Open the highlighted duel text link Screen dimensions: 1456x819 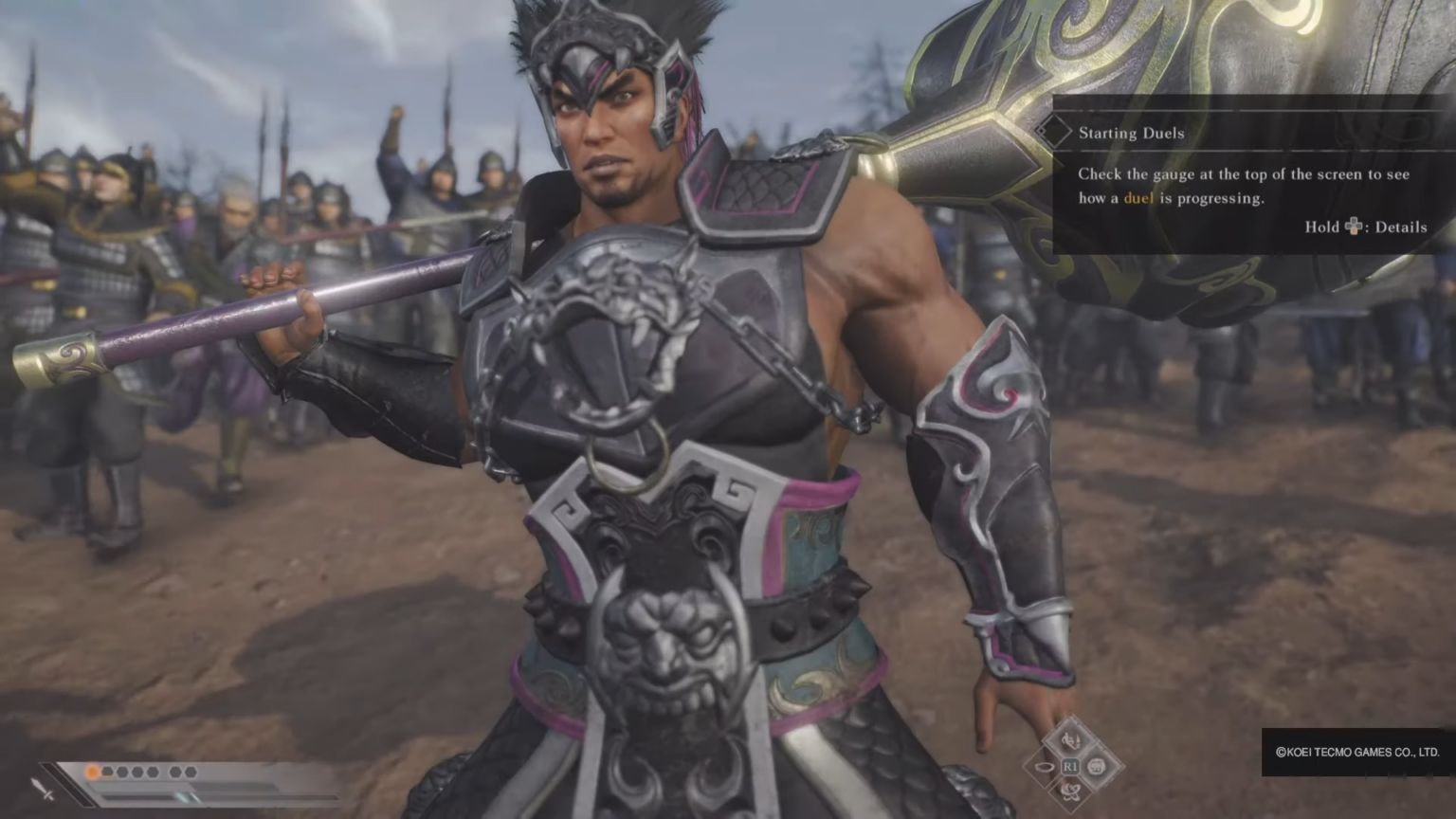[1138, 198]
